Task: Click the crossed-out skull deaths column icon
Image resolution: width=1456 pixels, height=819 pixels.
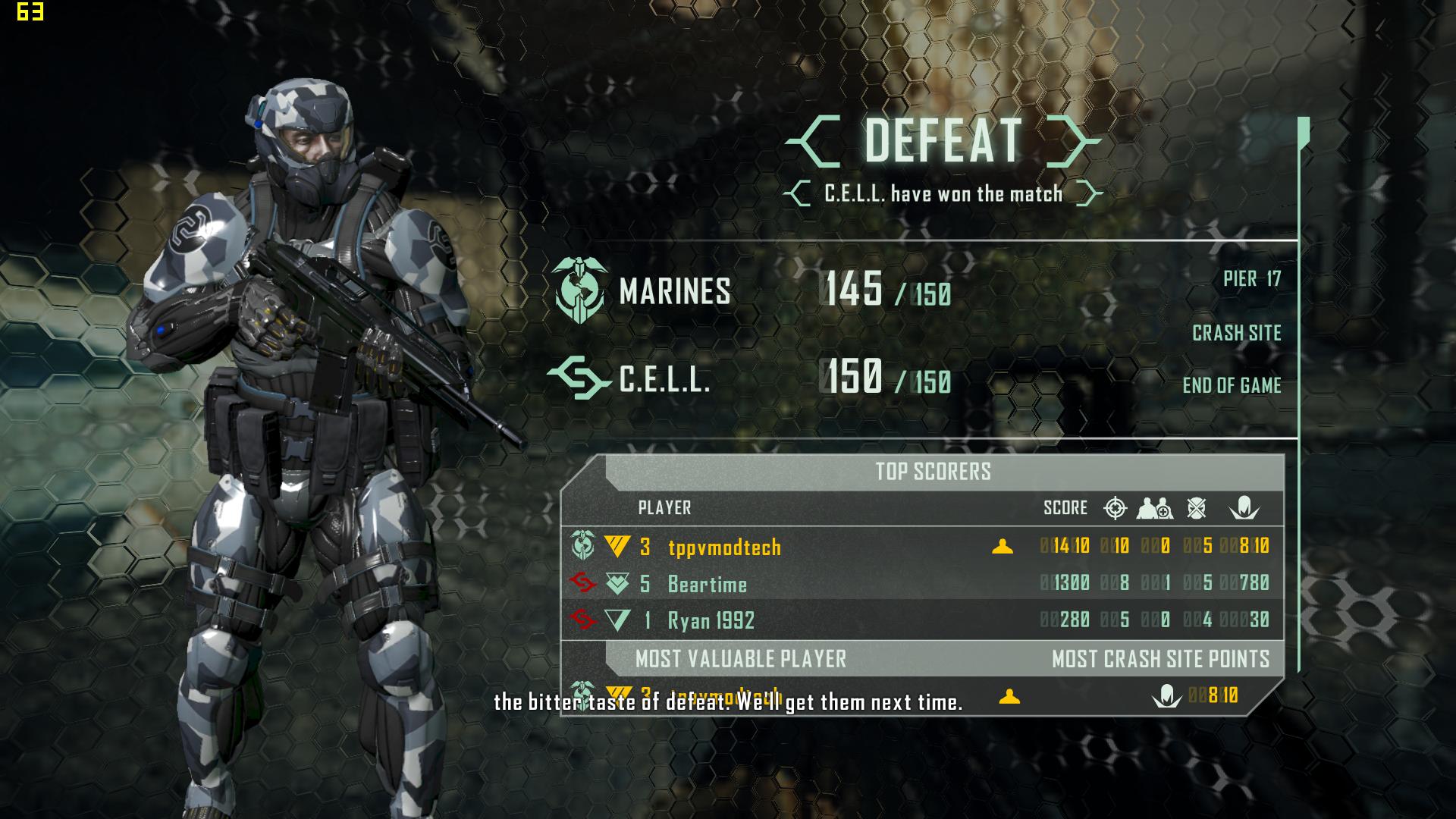Action: (x=1197, y=508)
